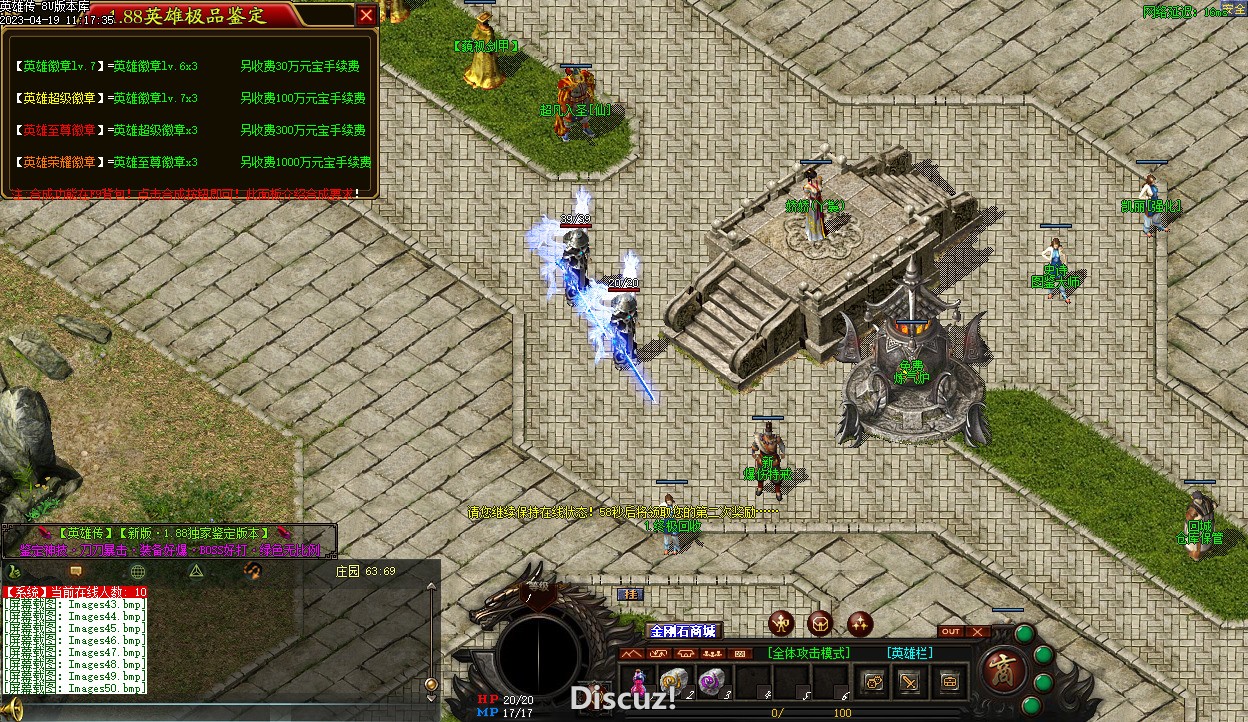Open the 金刚石商城 shop
Image resolution: width=1248 pixels, height=722 pixels.
point(683,632)
